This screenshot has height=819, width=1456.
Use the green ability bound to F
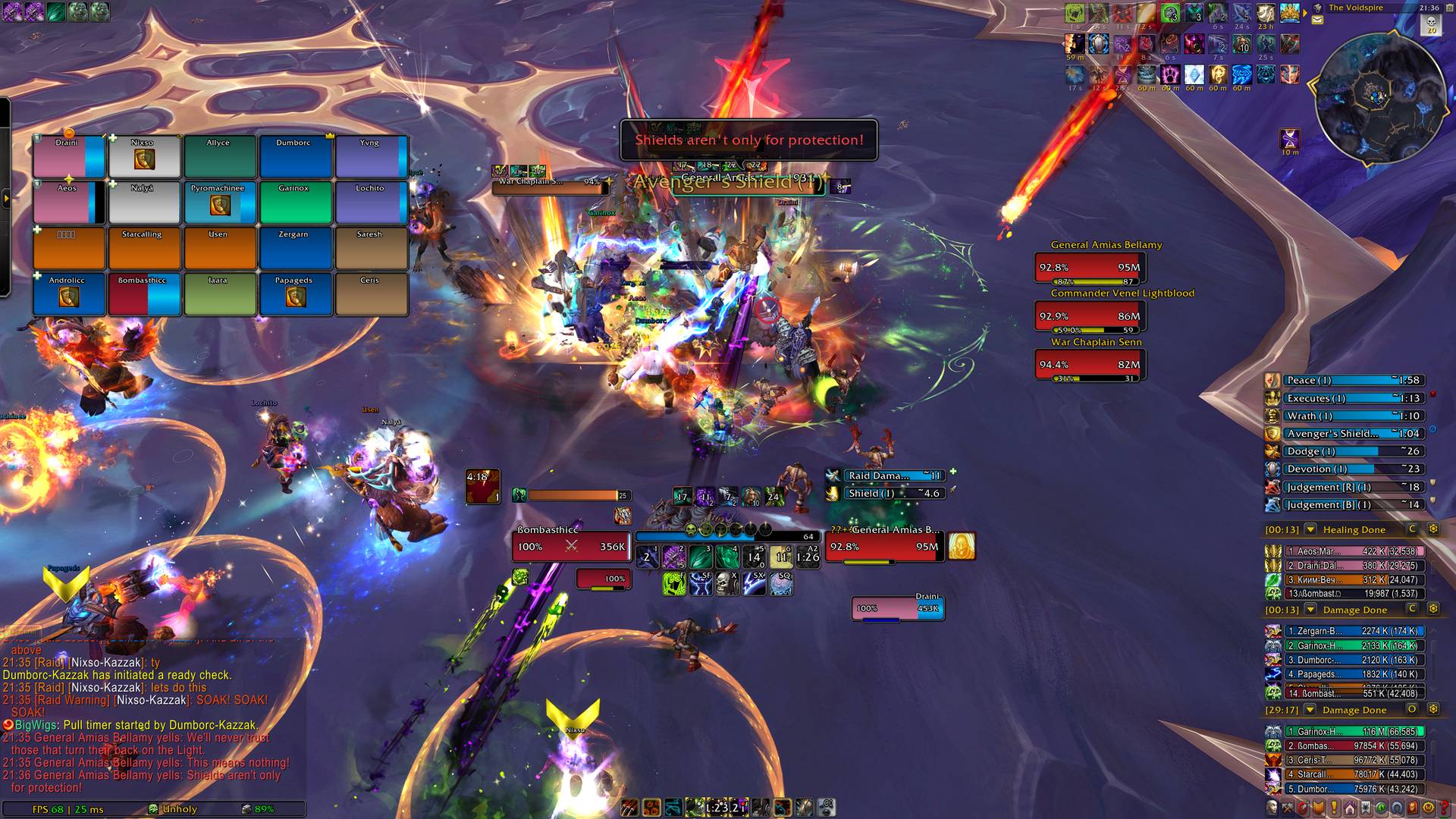pyautogui.click(x=673, y=583)
